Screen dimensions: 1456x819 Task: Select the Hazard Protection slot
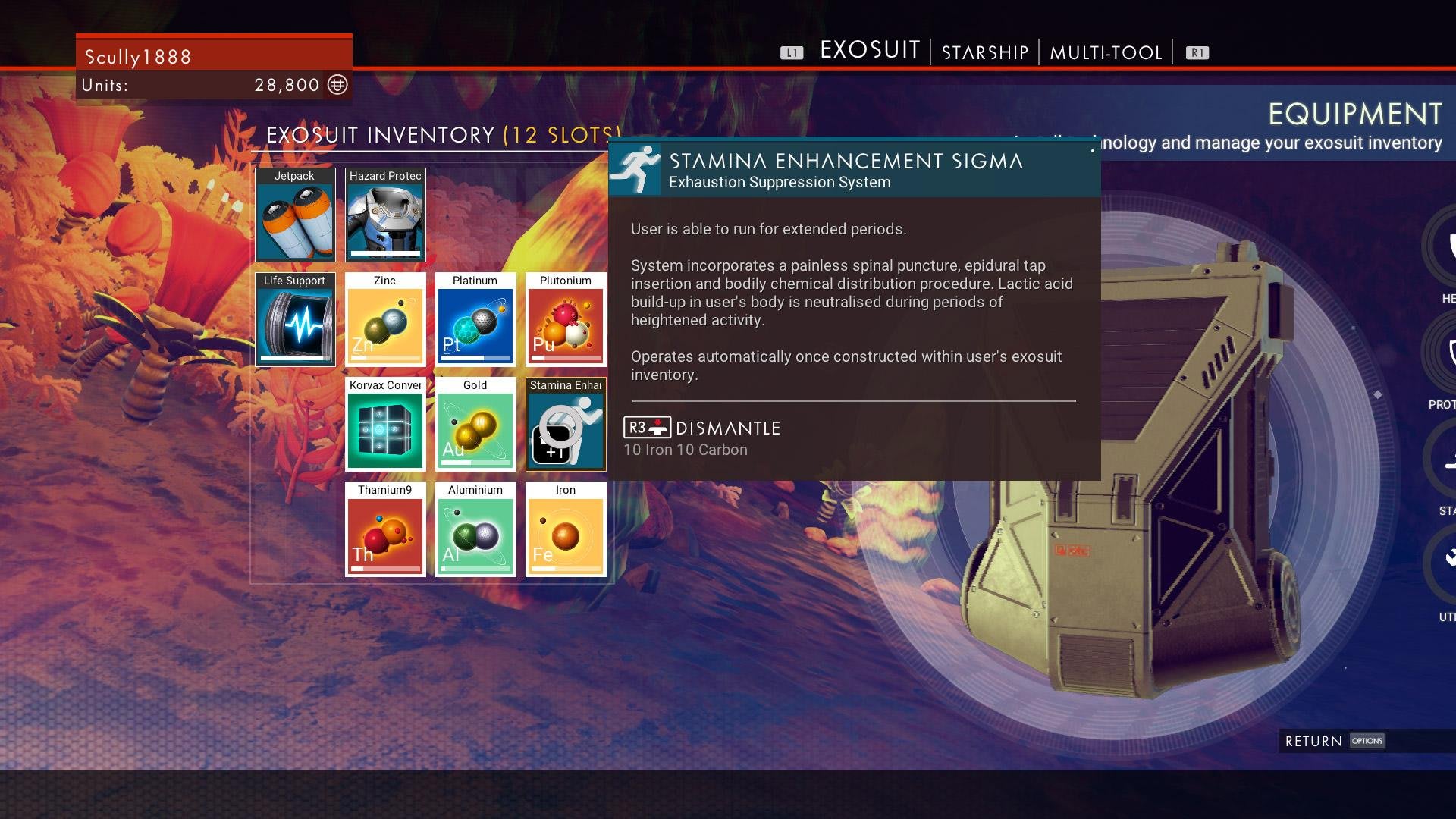[385, 215]
